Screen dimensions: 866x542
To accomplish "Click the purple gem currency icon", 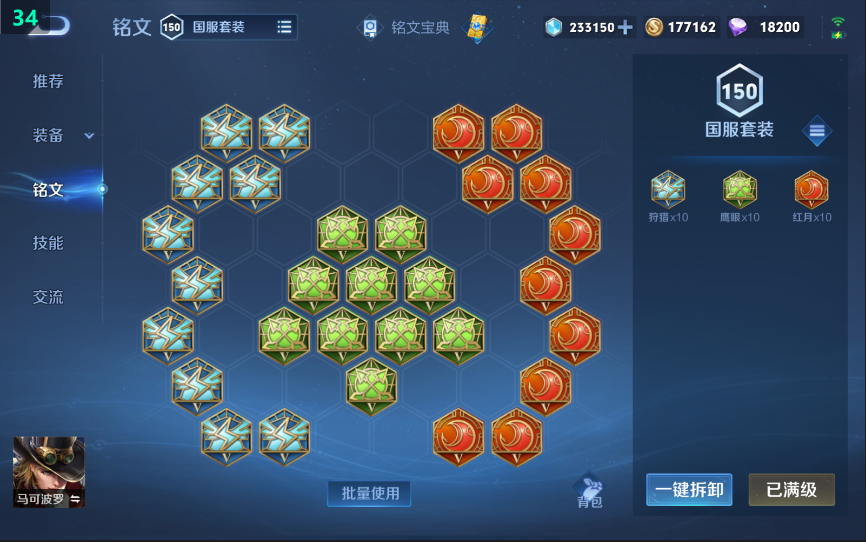I will 738,27.
